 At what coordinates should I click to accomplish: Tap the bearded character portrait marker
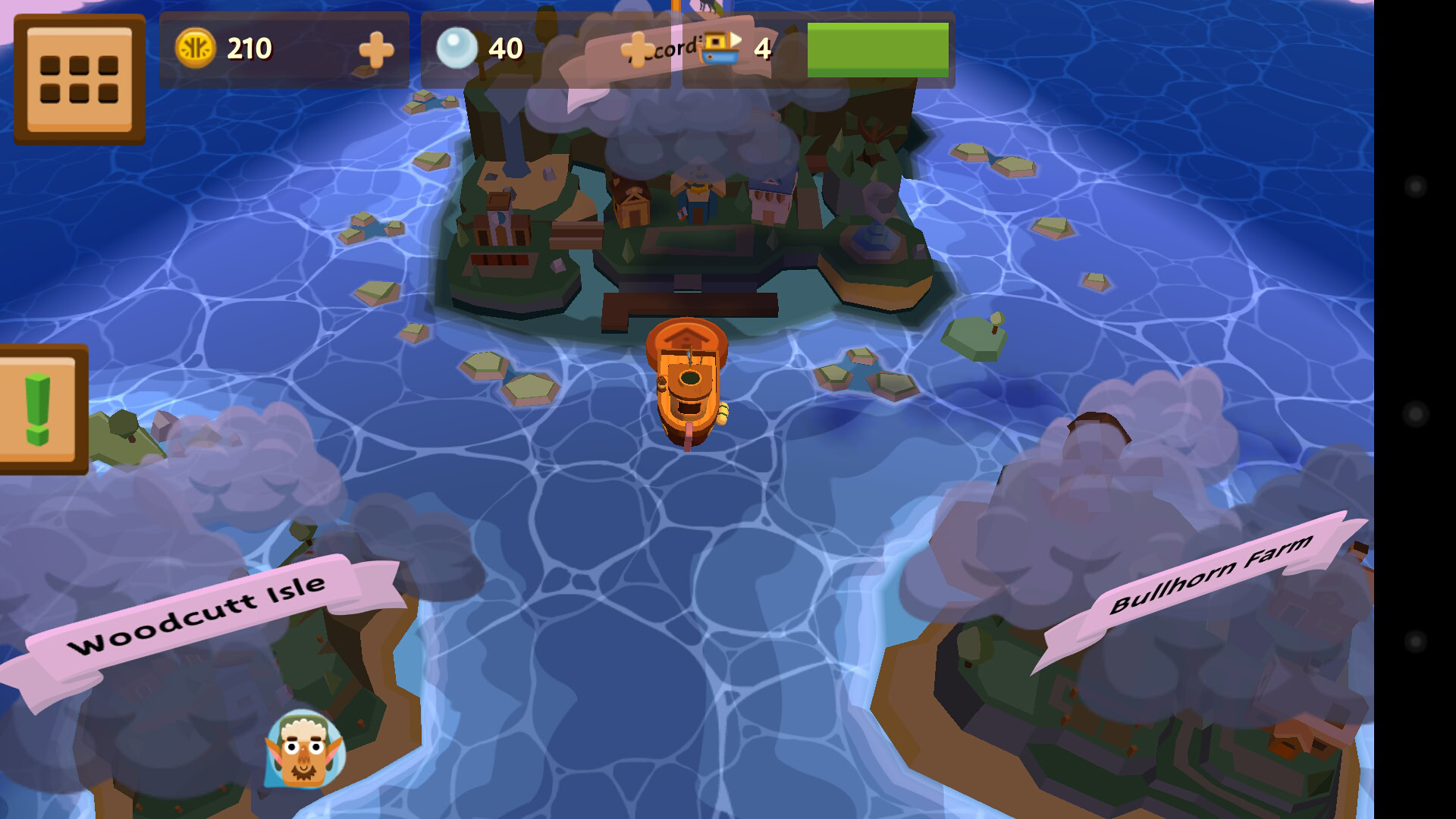point(305,749)
